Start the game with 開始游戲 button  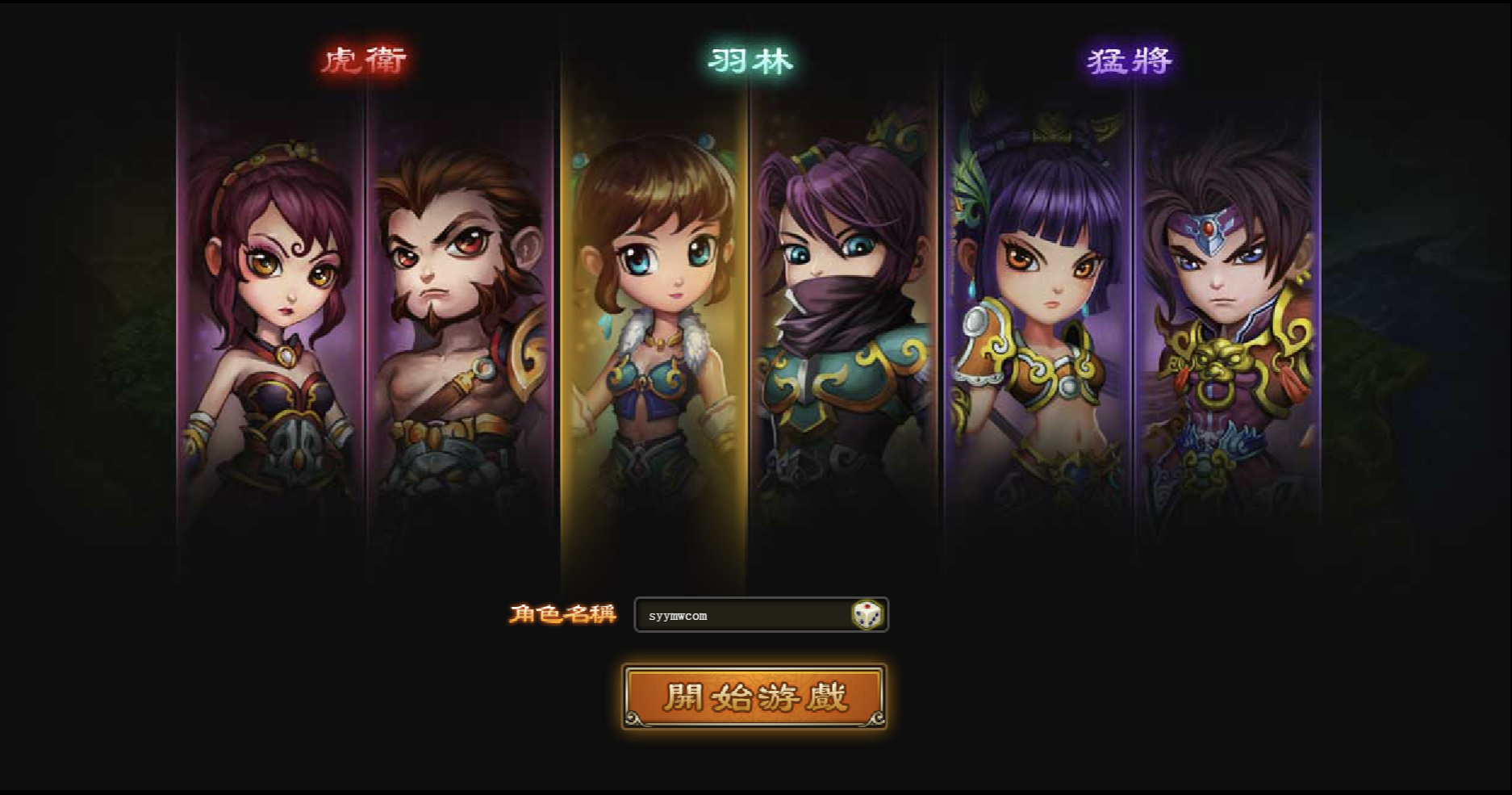point(754,697)
